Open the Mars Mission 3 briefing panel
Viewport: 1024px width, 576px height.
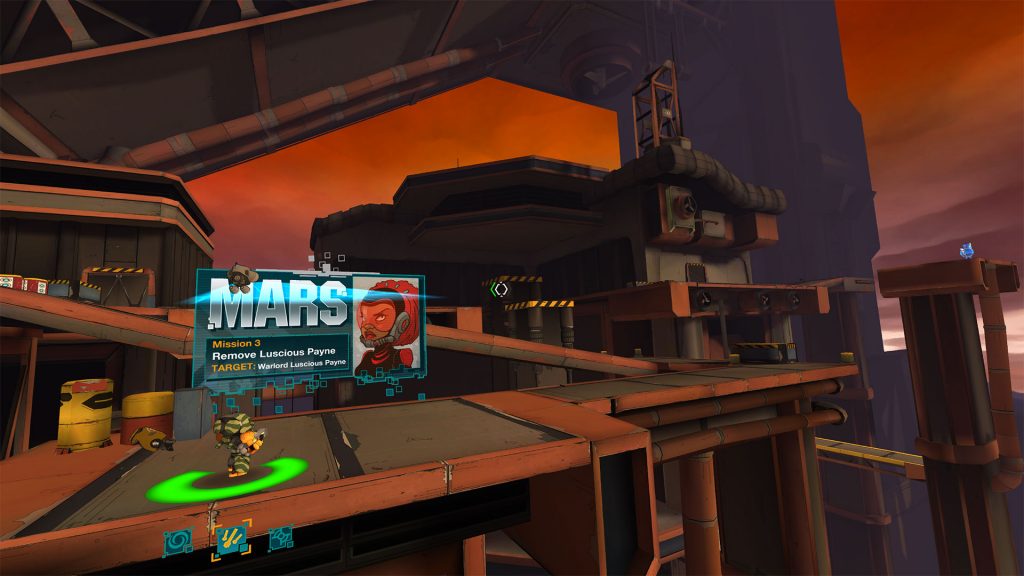[x=280, y=352]
